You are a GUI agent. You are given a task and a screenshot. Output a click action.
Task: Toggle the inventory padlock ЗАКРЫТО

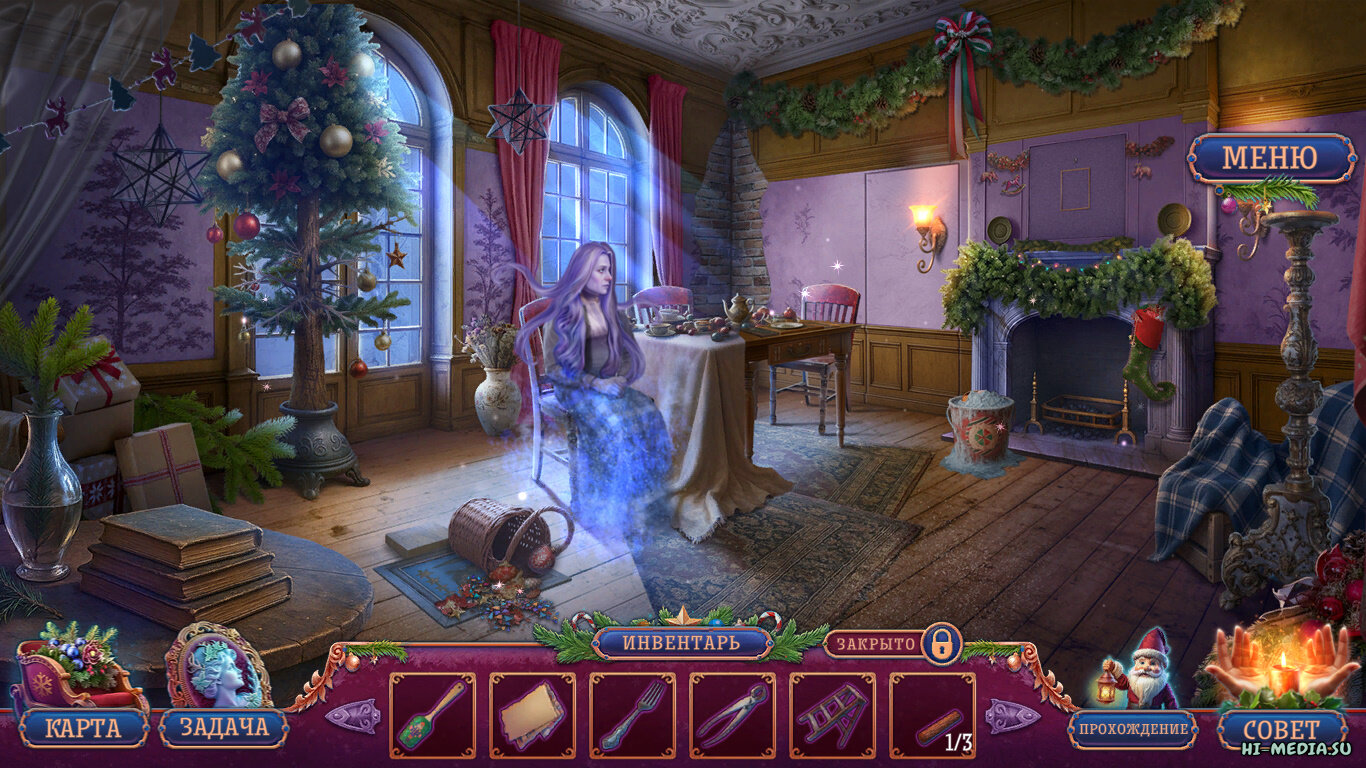pos(940,643)
